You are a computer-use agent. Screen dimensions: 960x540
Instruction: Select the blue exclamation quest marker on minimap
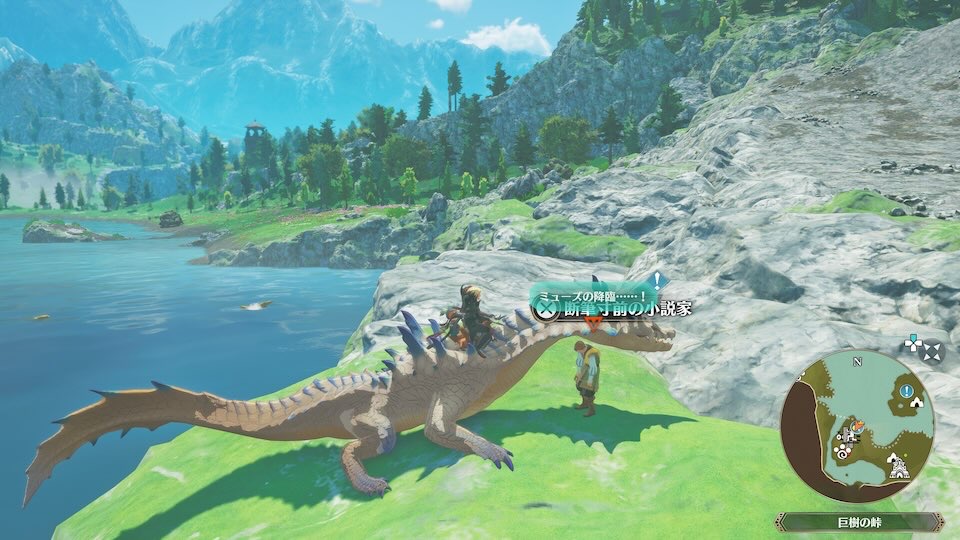point(905,391)
